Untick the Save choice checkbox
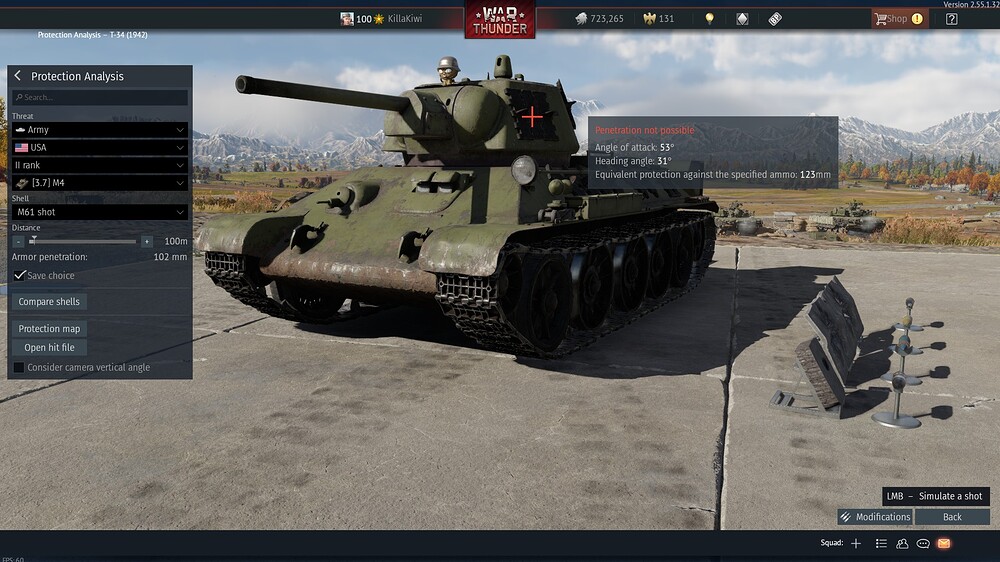Image resolution: width=1000 pixels, height=562 pixels. click(20, 275)
